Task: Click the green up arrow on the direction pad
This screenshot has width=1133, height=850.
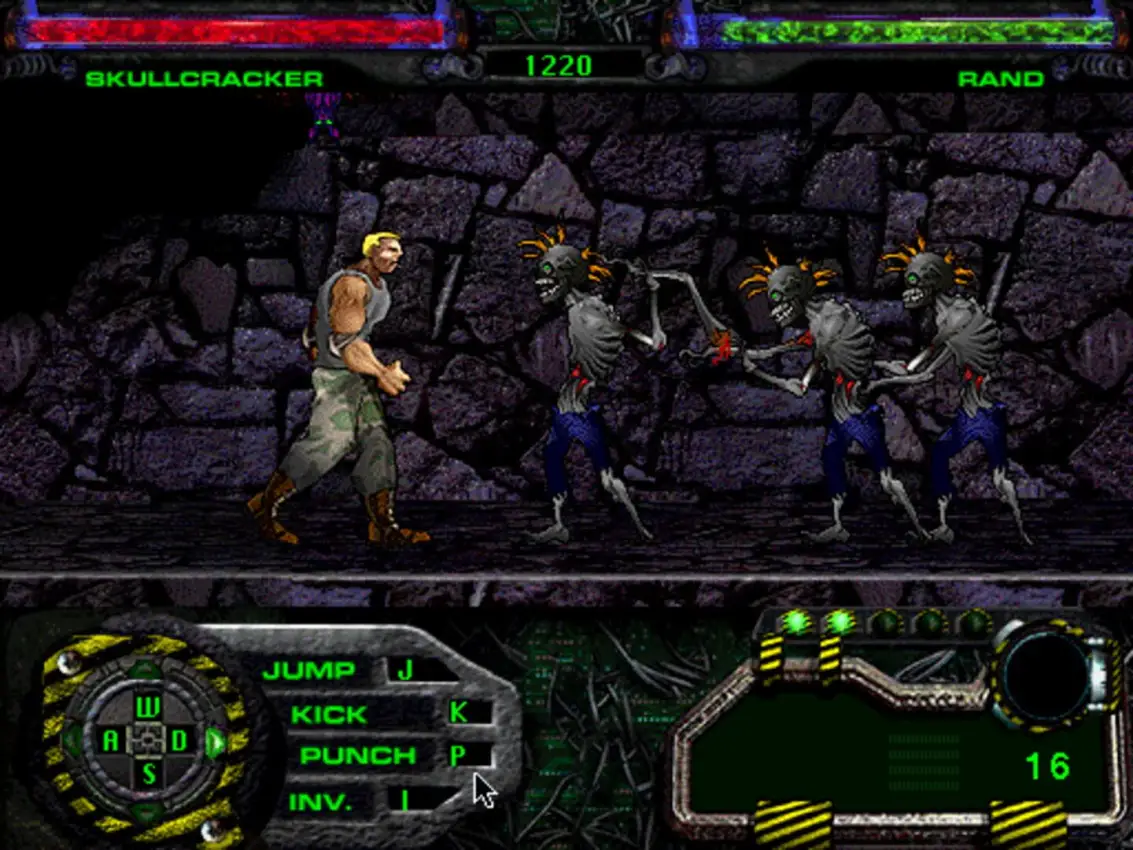Action: 147,669
